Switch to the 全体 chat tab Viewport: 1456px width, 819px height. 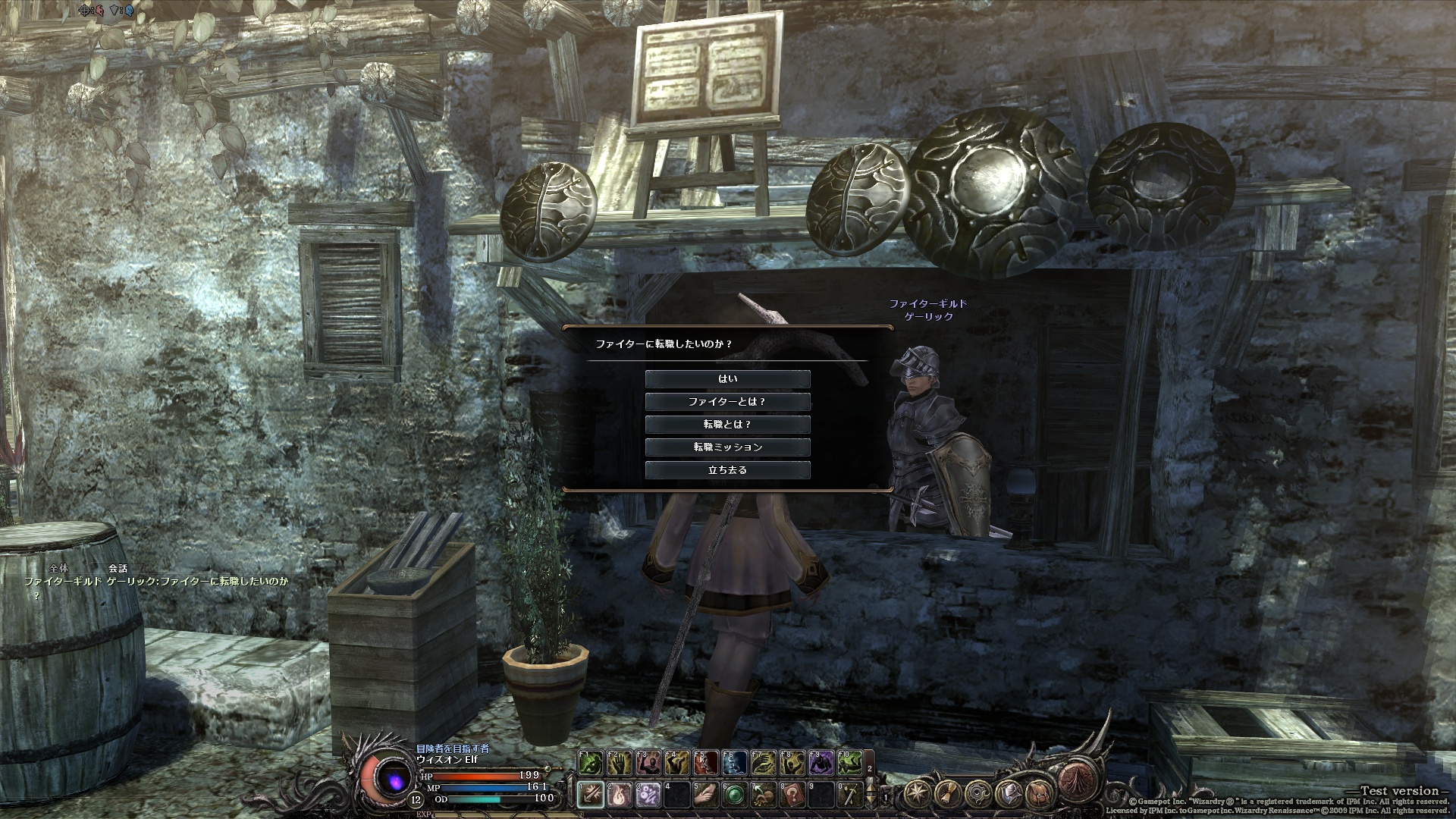58,568
